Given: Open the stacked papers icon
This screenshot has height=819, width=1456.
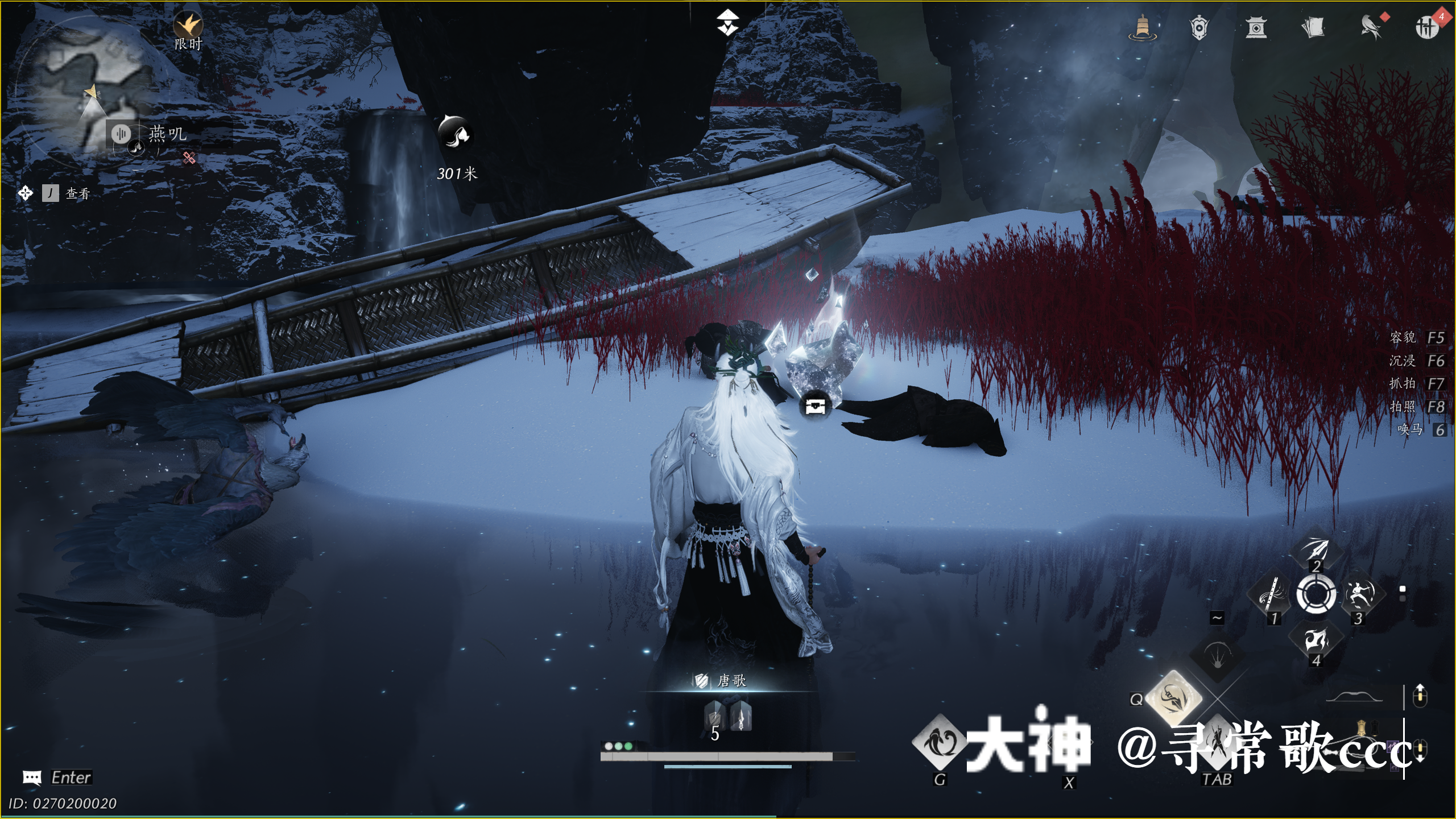Looking at the screenshot, I should pos(1313,27).
